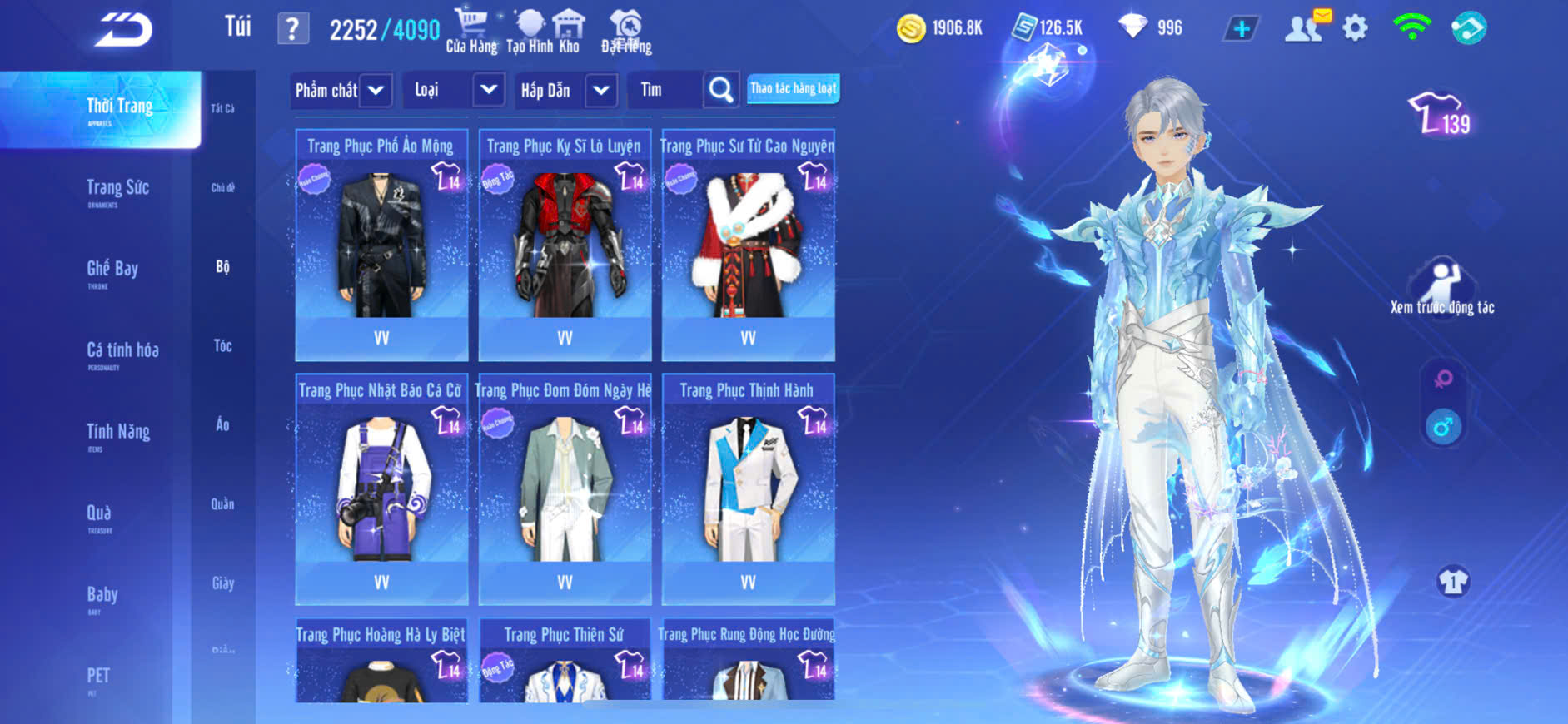This screenshot has width=1568, height=724.
Task: Select the Thời Trang category tab
Action: 119,108
